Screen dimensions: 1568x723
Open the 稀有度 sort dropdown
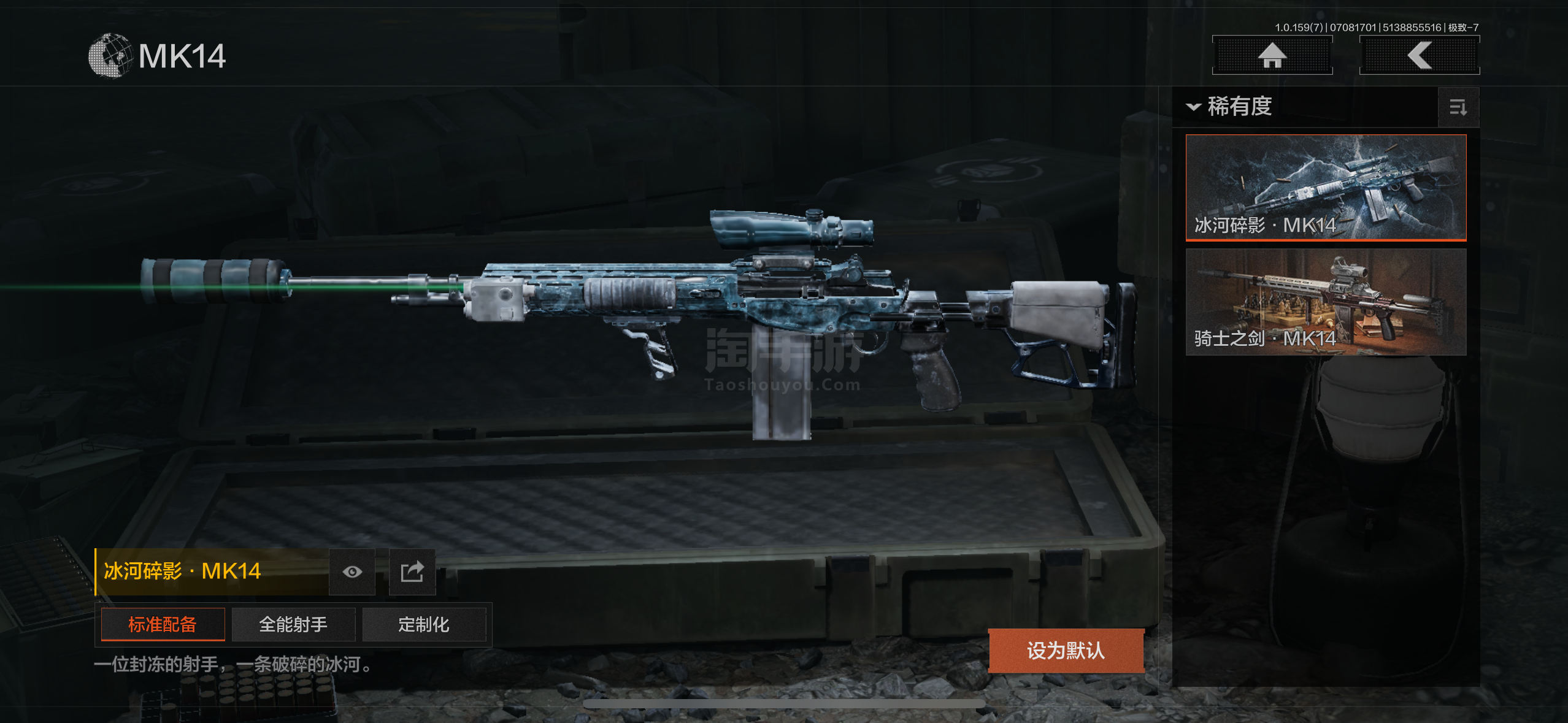1231,107
